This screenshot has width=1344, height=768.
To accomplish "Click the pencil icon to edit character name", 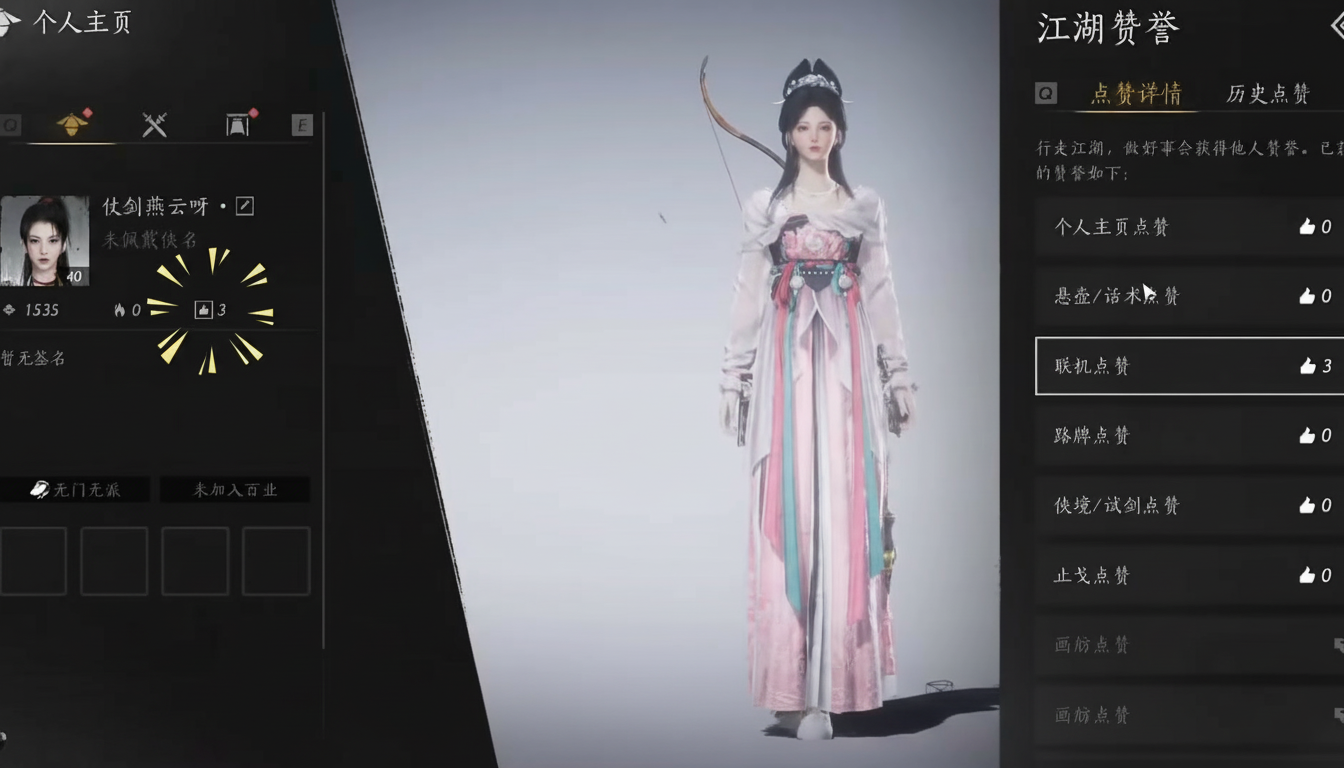I will click(246, 204).
